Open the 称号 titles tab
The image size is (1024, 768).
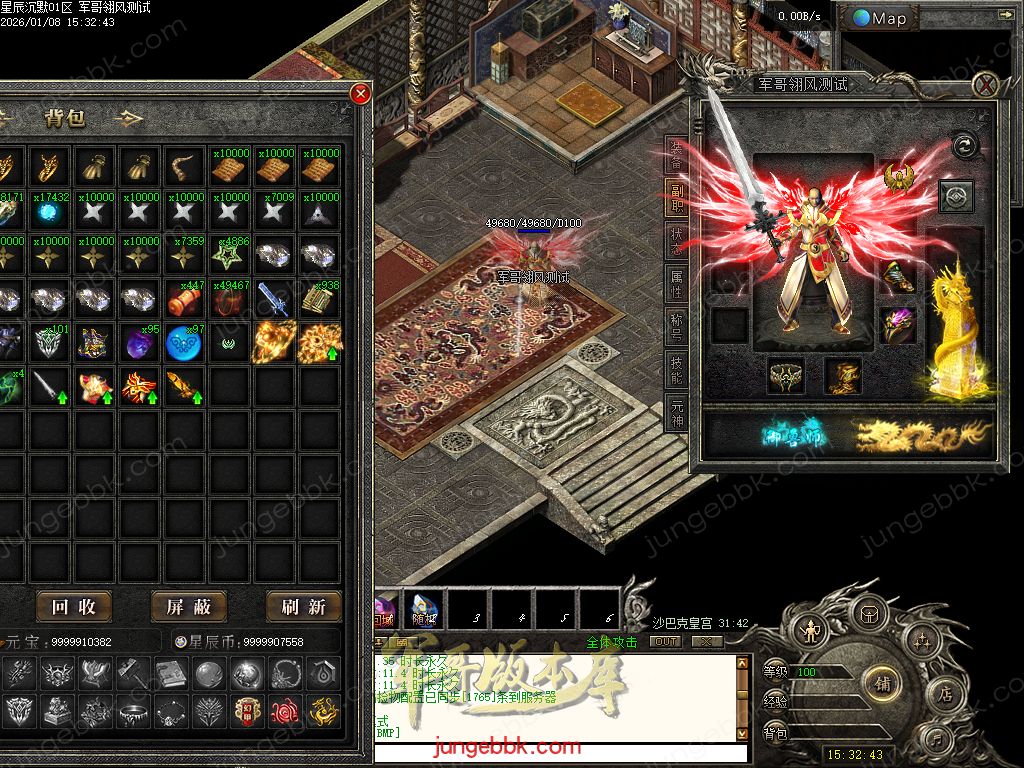point(677,330)
